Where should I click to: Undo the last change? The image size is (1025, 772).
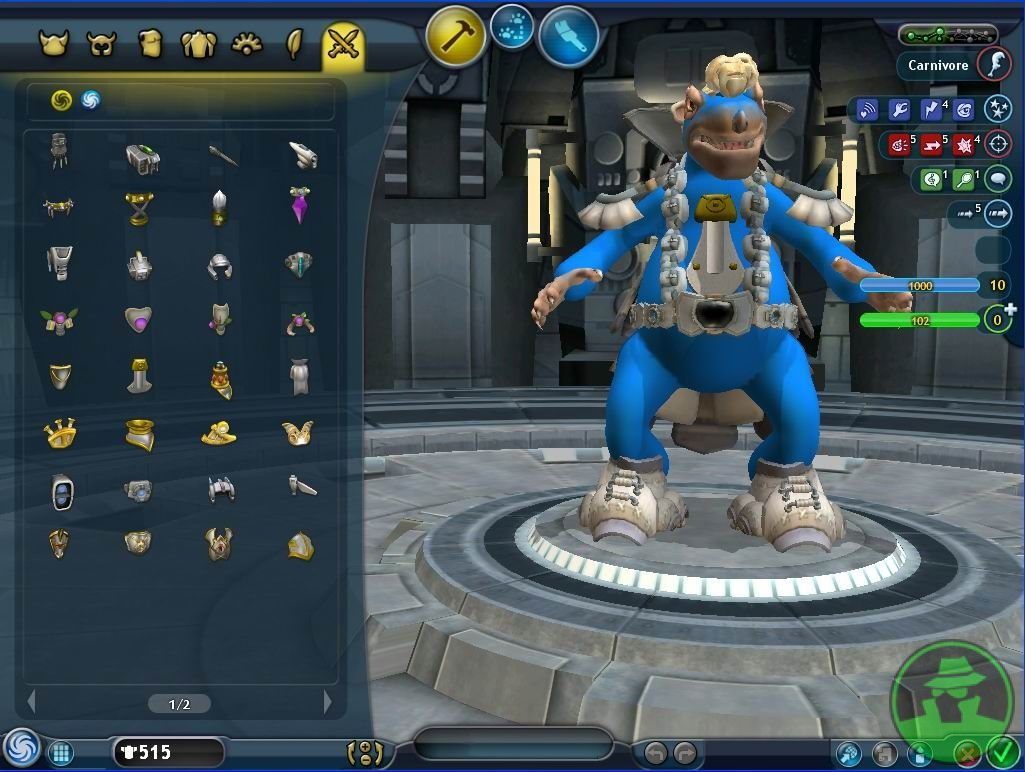(x=655, y=753)
